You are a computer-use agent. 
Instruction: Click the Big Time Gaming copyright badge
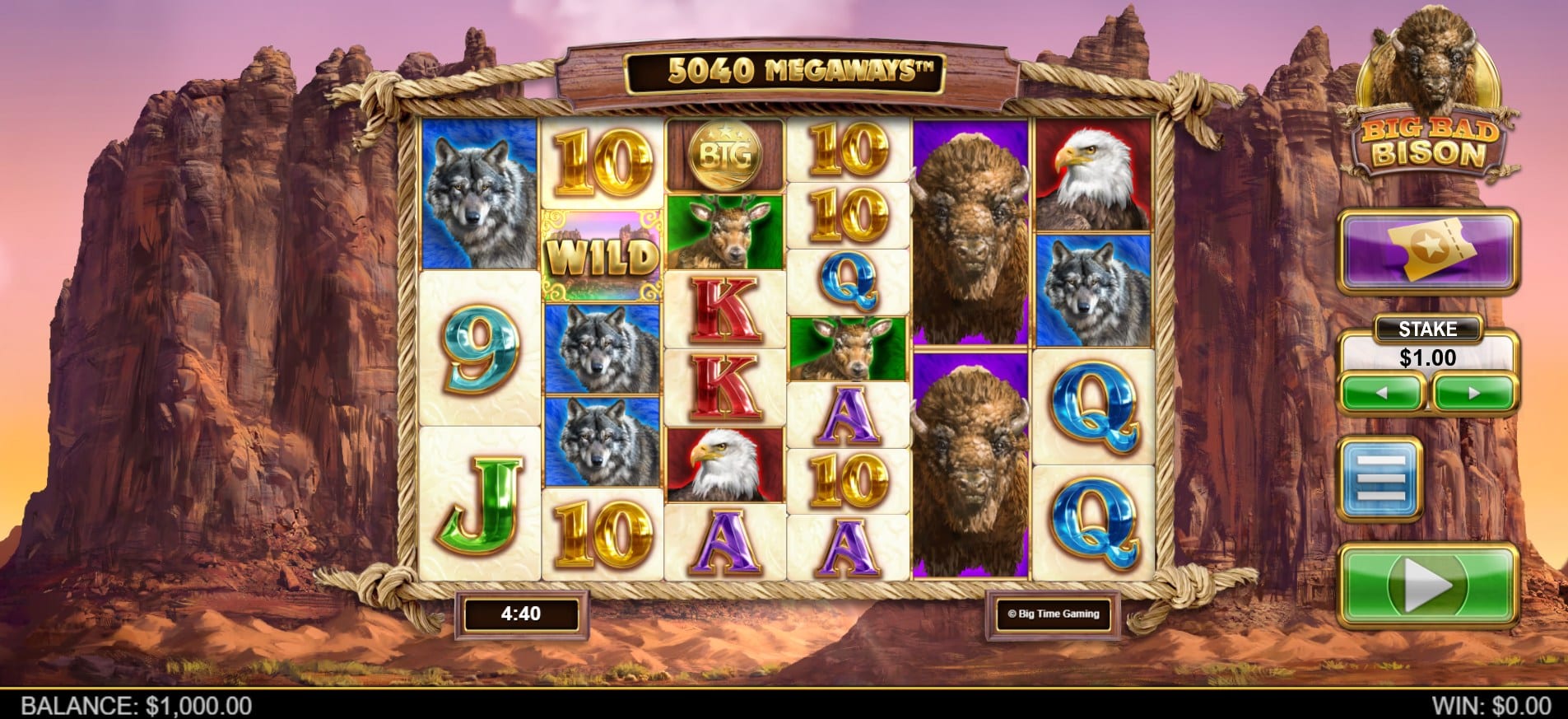pos(1054,614)
